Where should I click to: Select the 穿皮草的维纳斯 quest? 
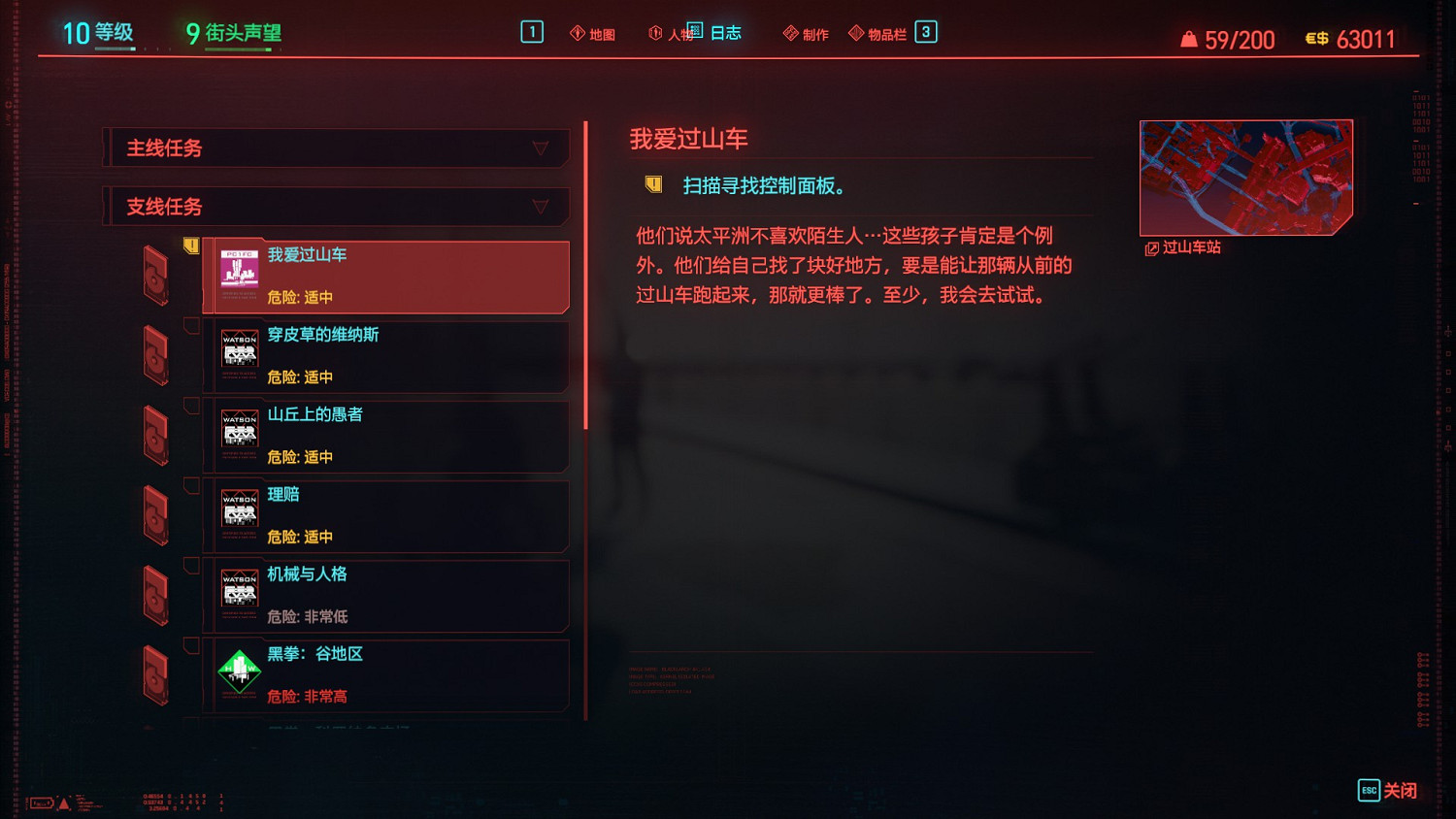pyautogui.click(x=386, y=355)
